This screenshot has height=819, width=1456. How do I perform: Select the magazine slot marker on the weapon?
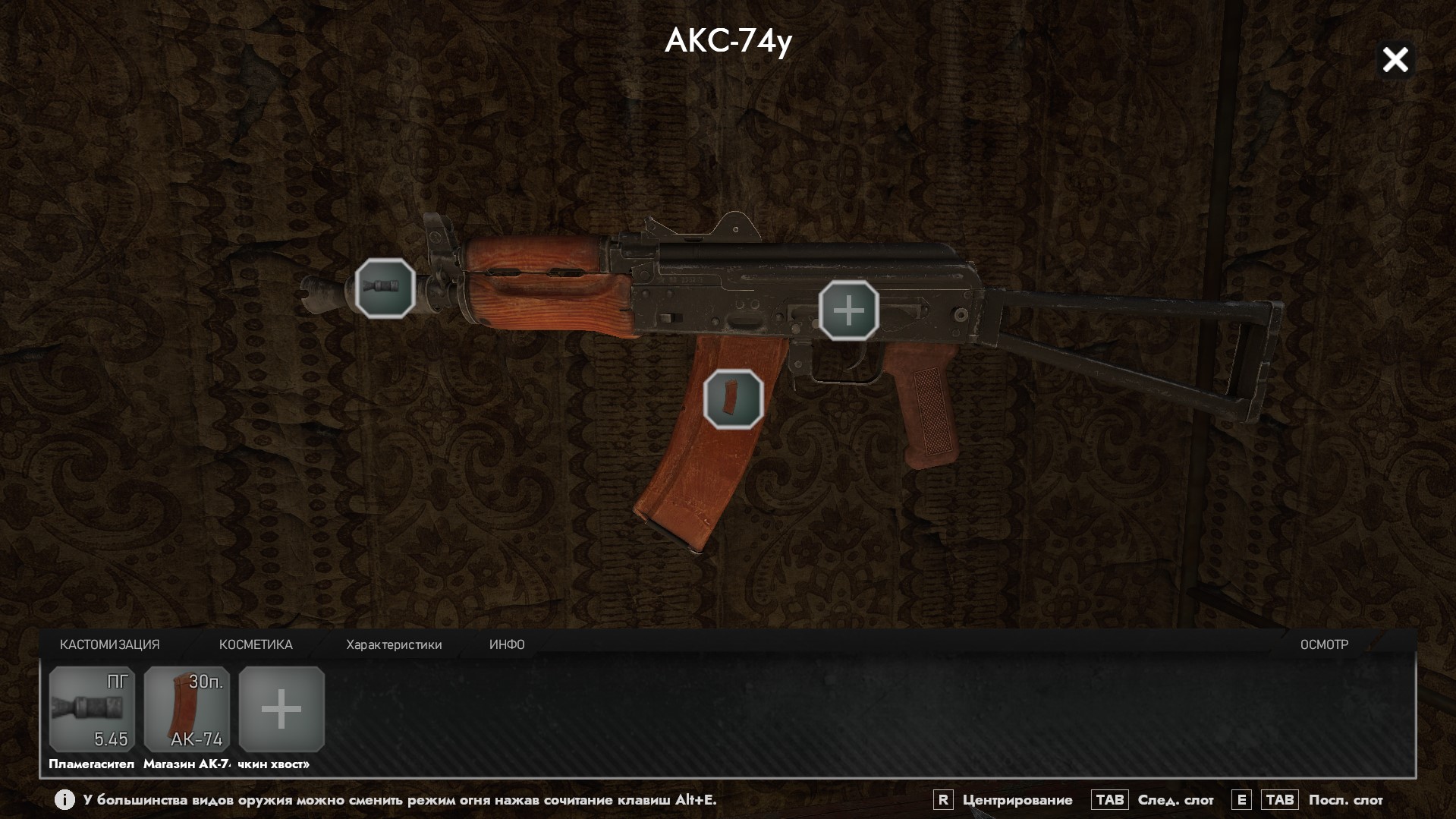pos(733,399)
